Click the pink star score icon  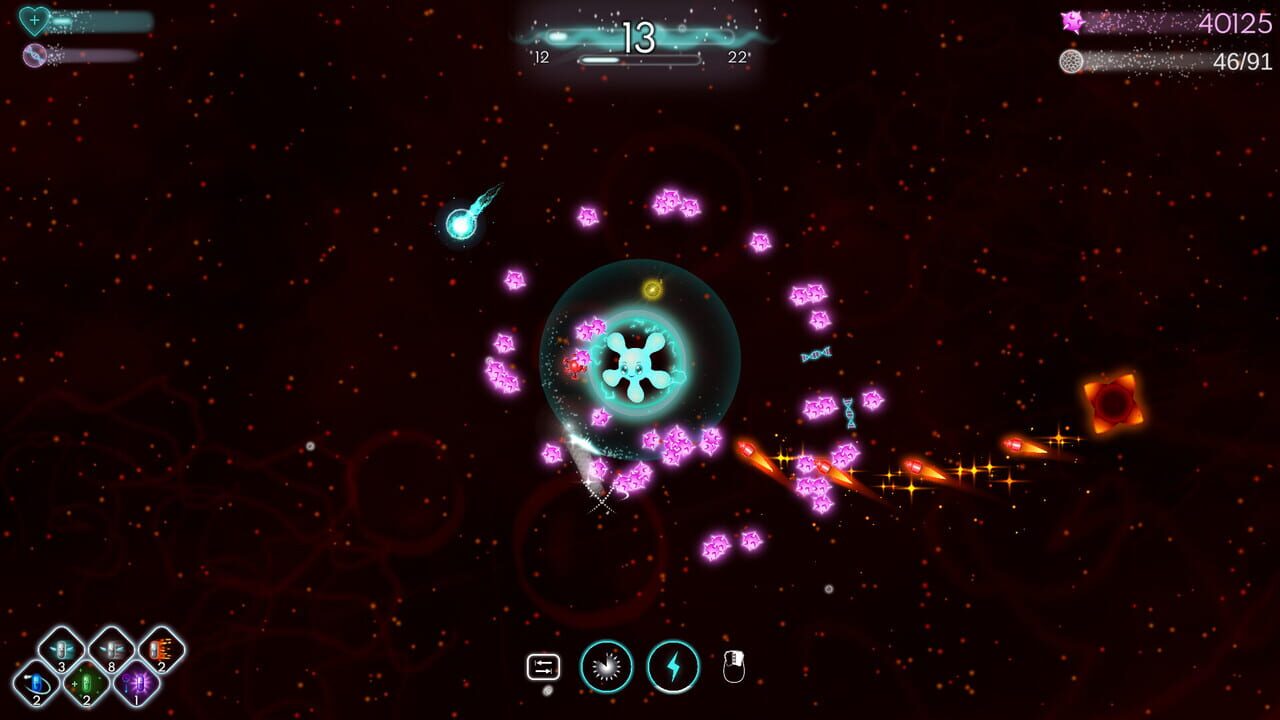coord(1074,21)
